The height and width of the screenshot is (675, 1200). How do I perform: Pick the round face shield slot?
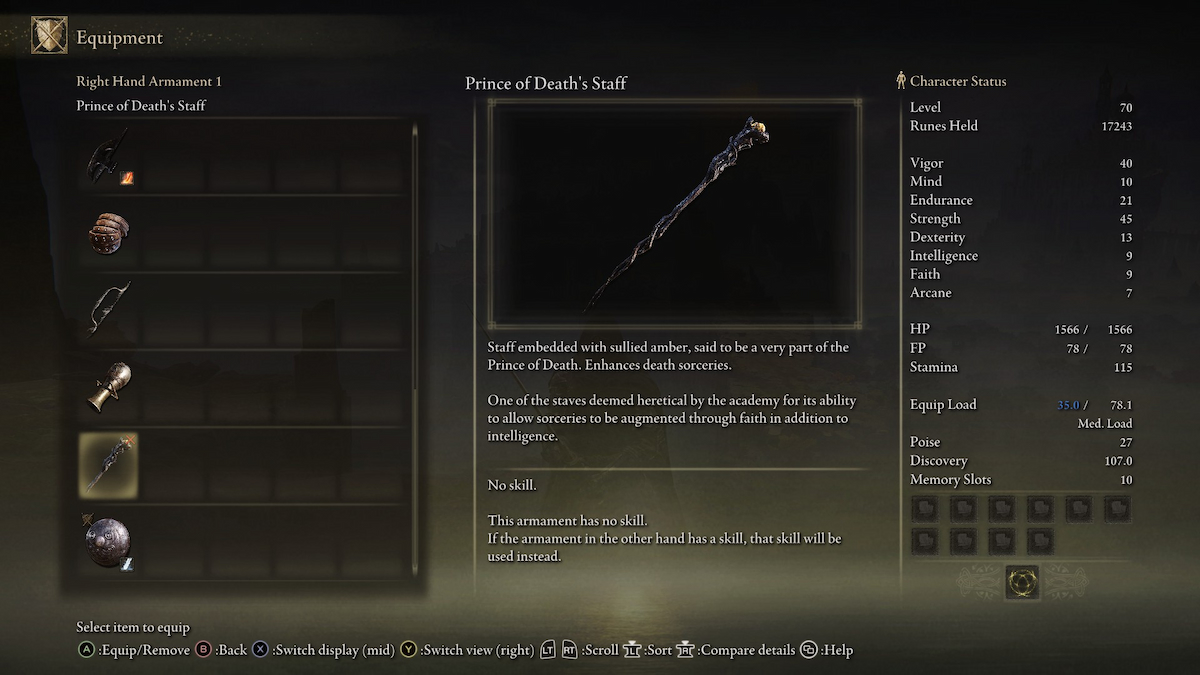pyautogui.click(x=108, y=541)
